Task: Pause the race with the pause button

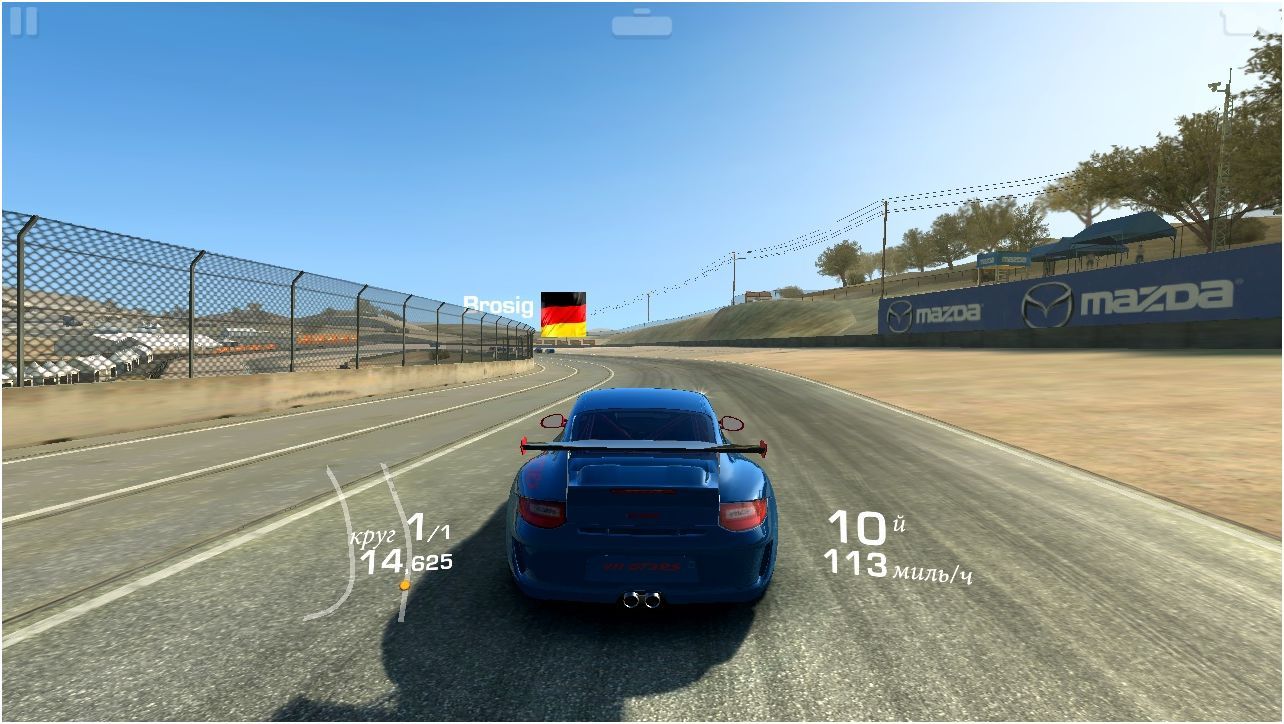Action: pyautogui.click(x=23, y=22)
